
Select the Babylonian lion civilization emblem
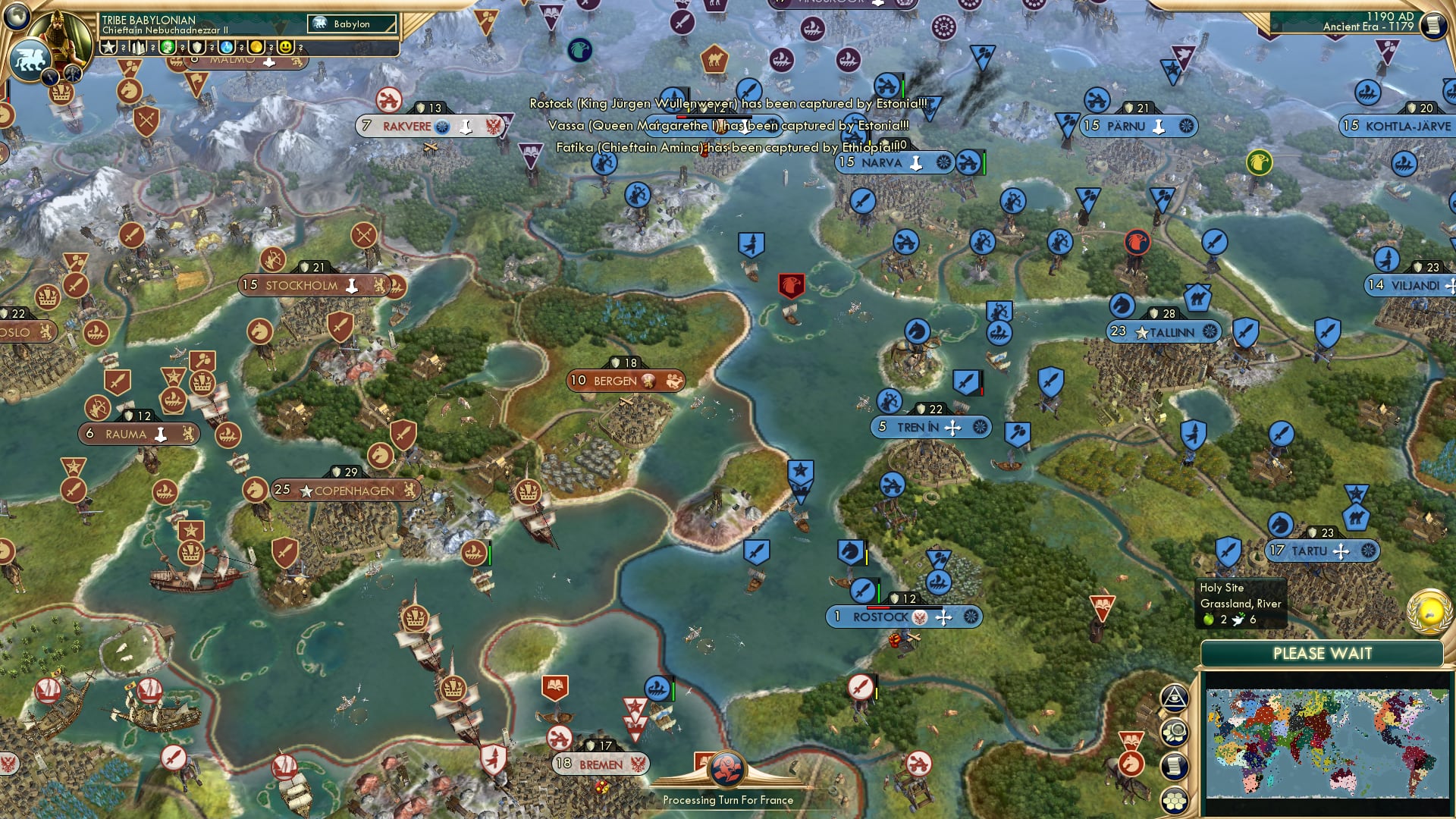[32, 57]
